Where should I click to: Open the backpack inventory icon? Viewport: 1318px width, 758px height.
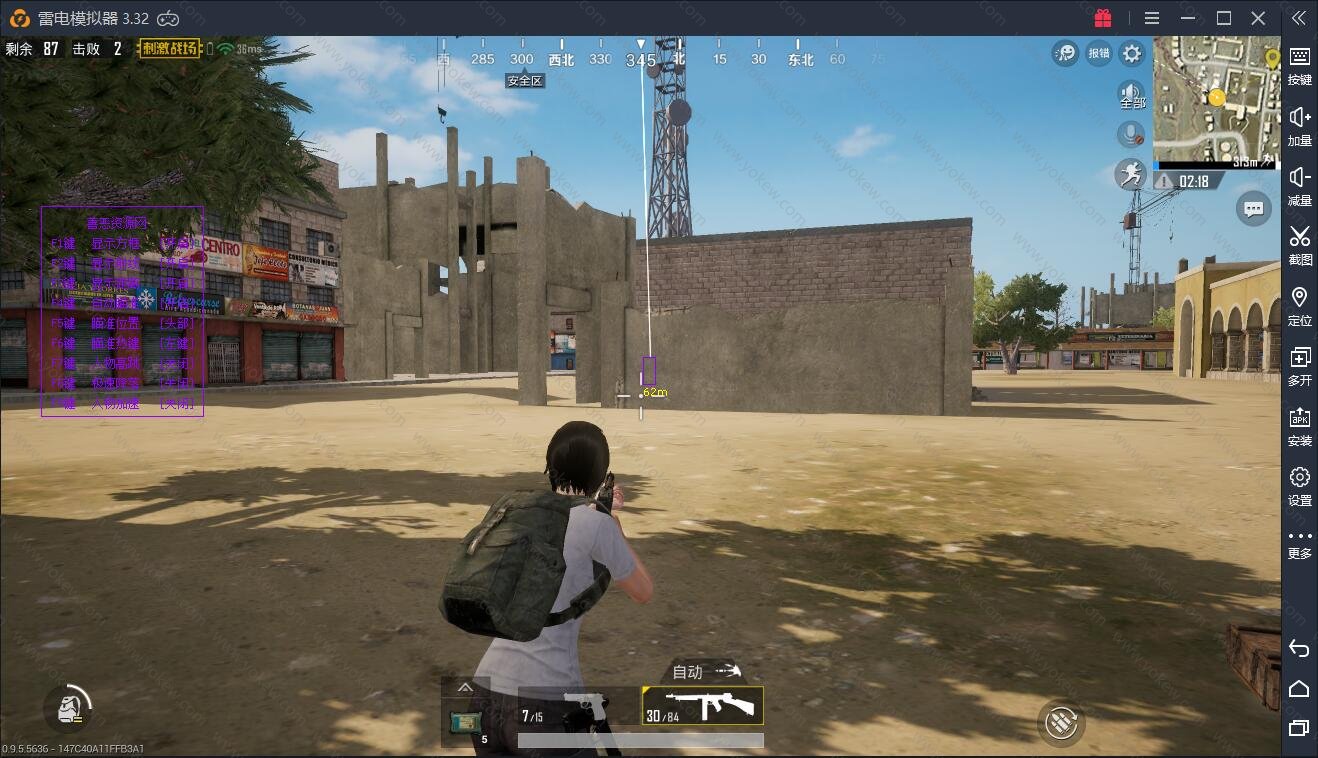click(68, 708)
